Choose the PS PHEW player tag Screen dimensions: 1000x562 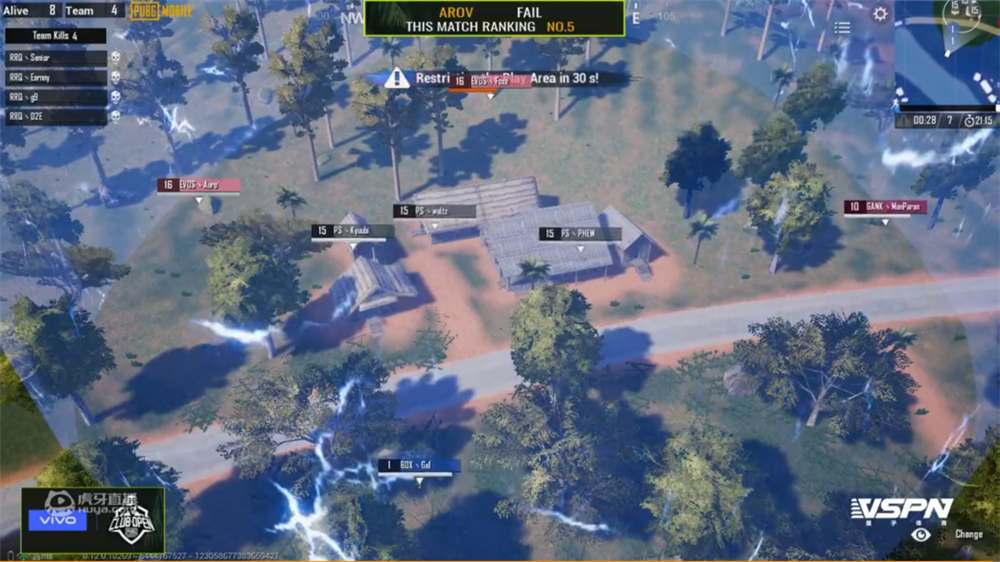tap(580, 234)
